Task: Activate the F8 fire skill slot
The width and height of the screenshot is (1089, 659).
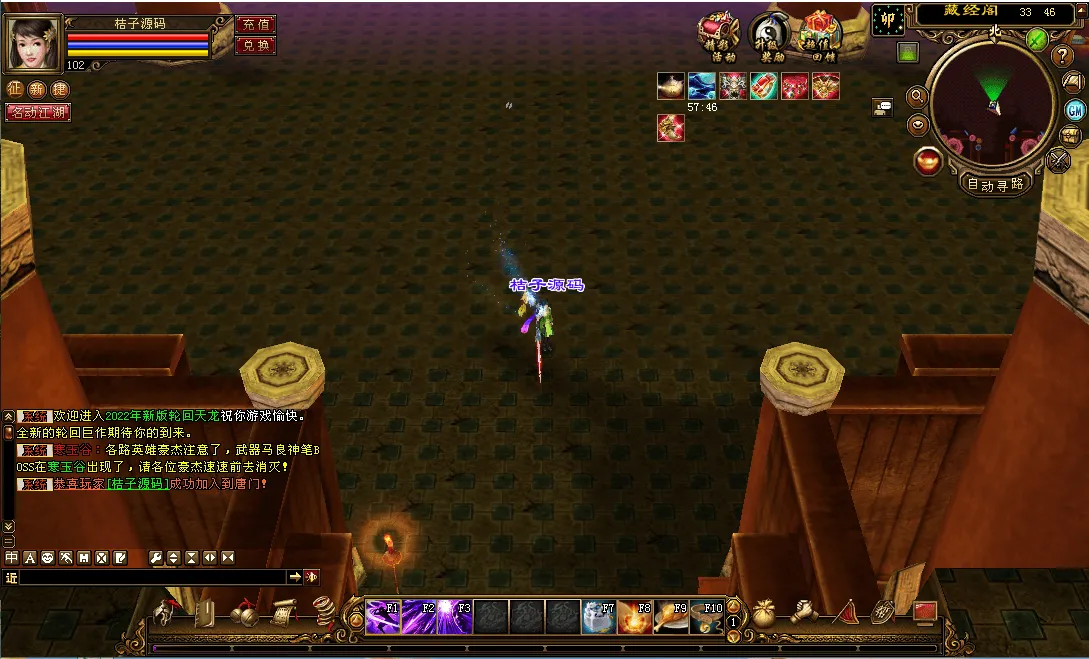Action: [635, 617]
